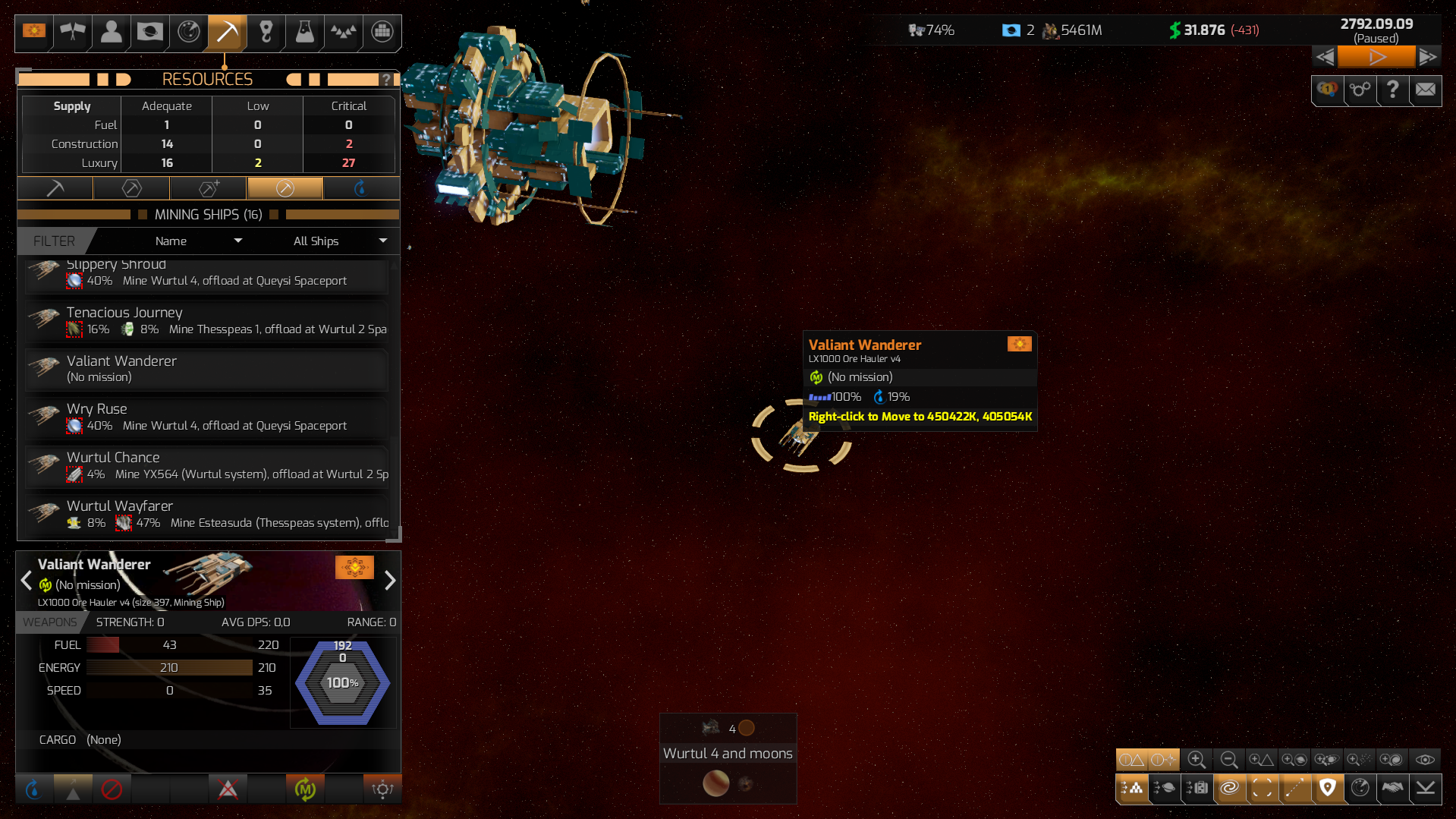Viewport: 1456px width, 819px height.
Task: Toggle the galaxy spiral map overlay
Action: (x=1230, y=789)
